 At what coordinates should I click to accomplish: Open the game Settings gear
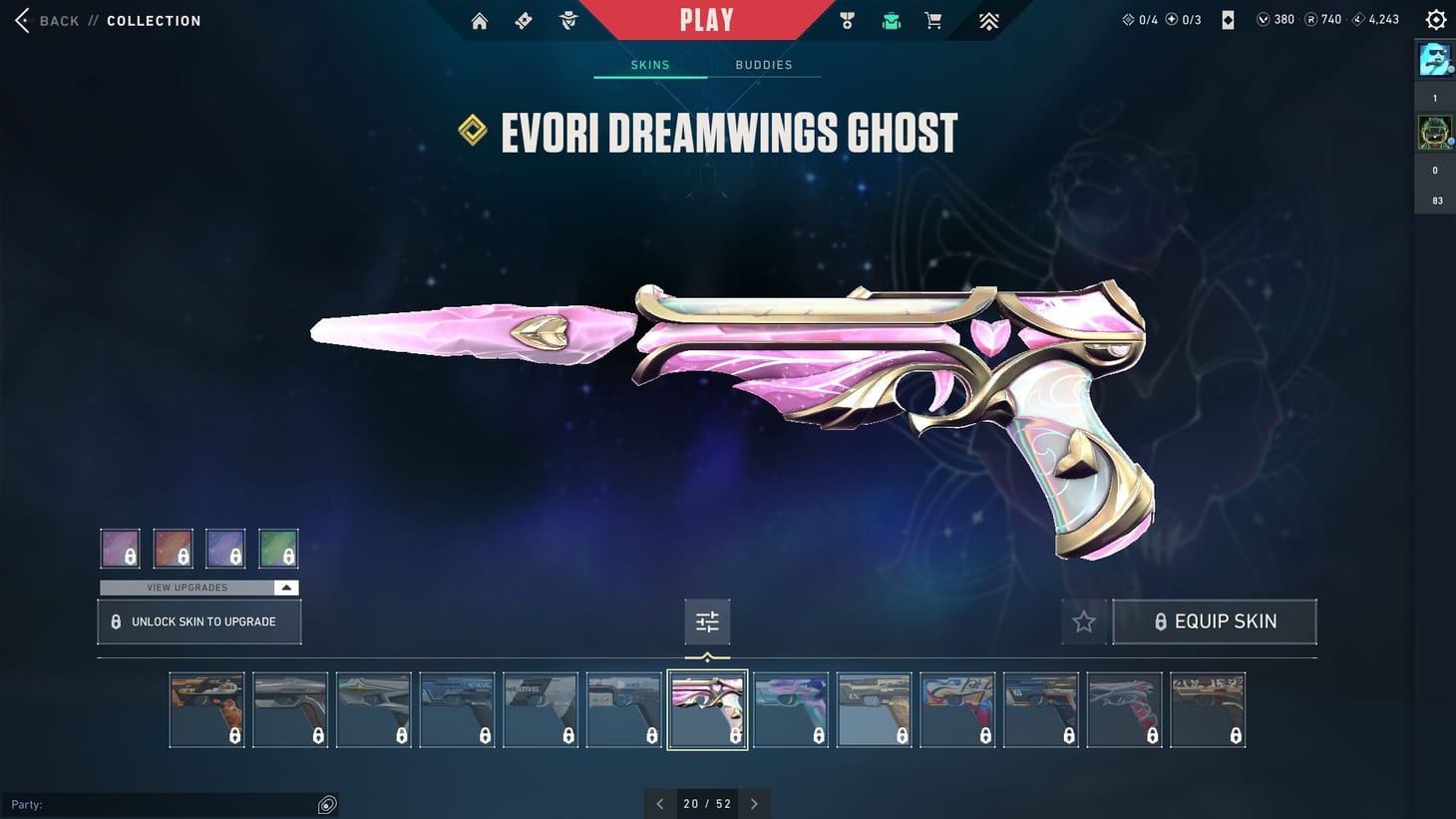click(x=1435, y=19)
